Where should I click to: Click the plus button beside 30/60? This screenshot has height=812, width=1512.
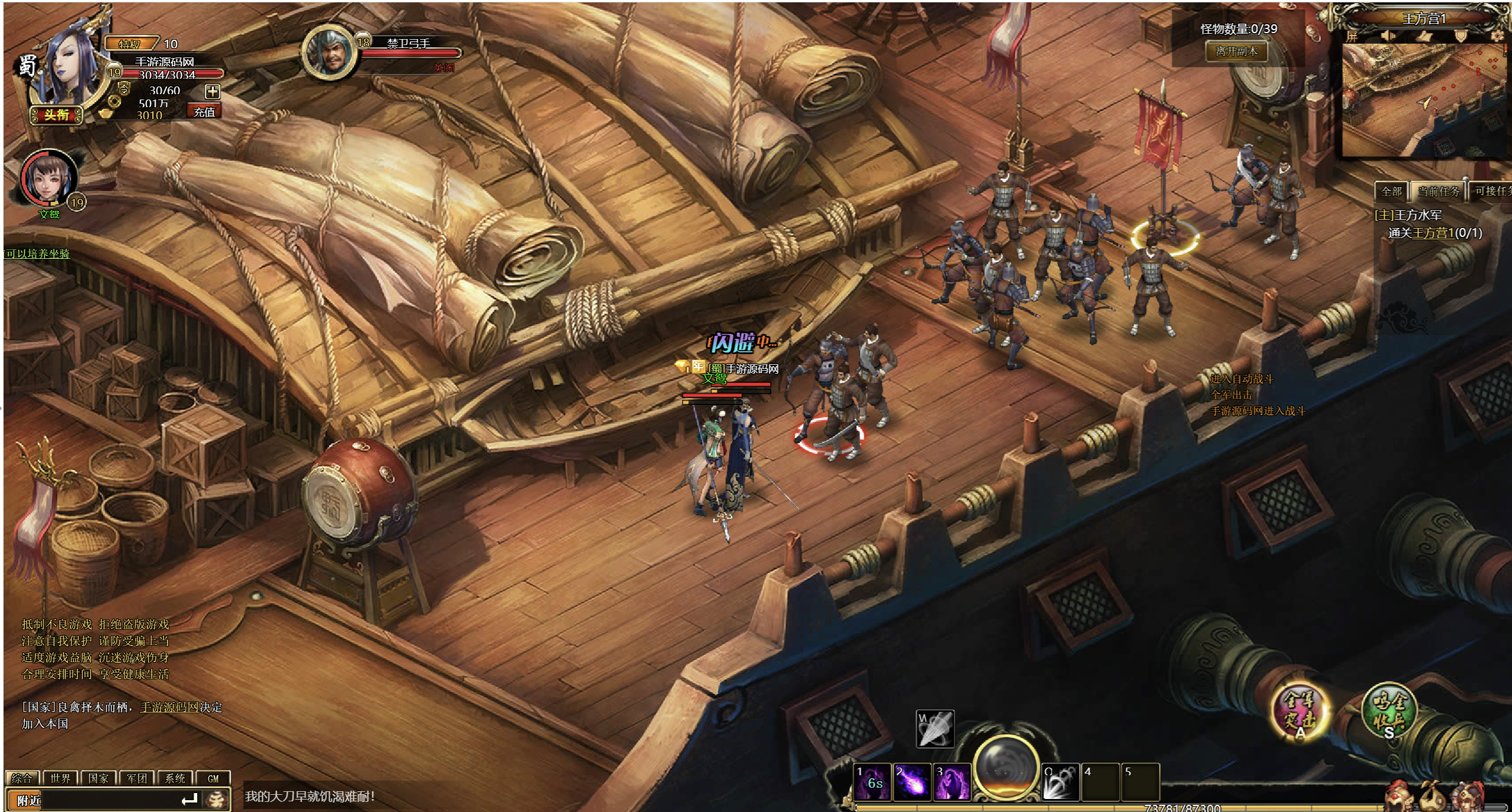click(x=213, y=91)
